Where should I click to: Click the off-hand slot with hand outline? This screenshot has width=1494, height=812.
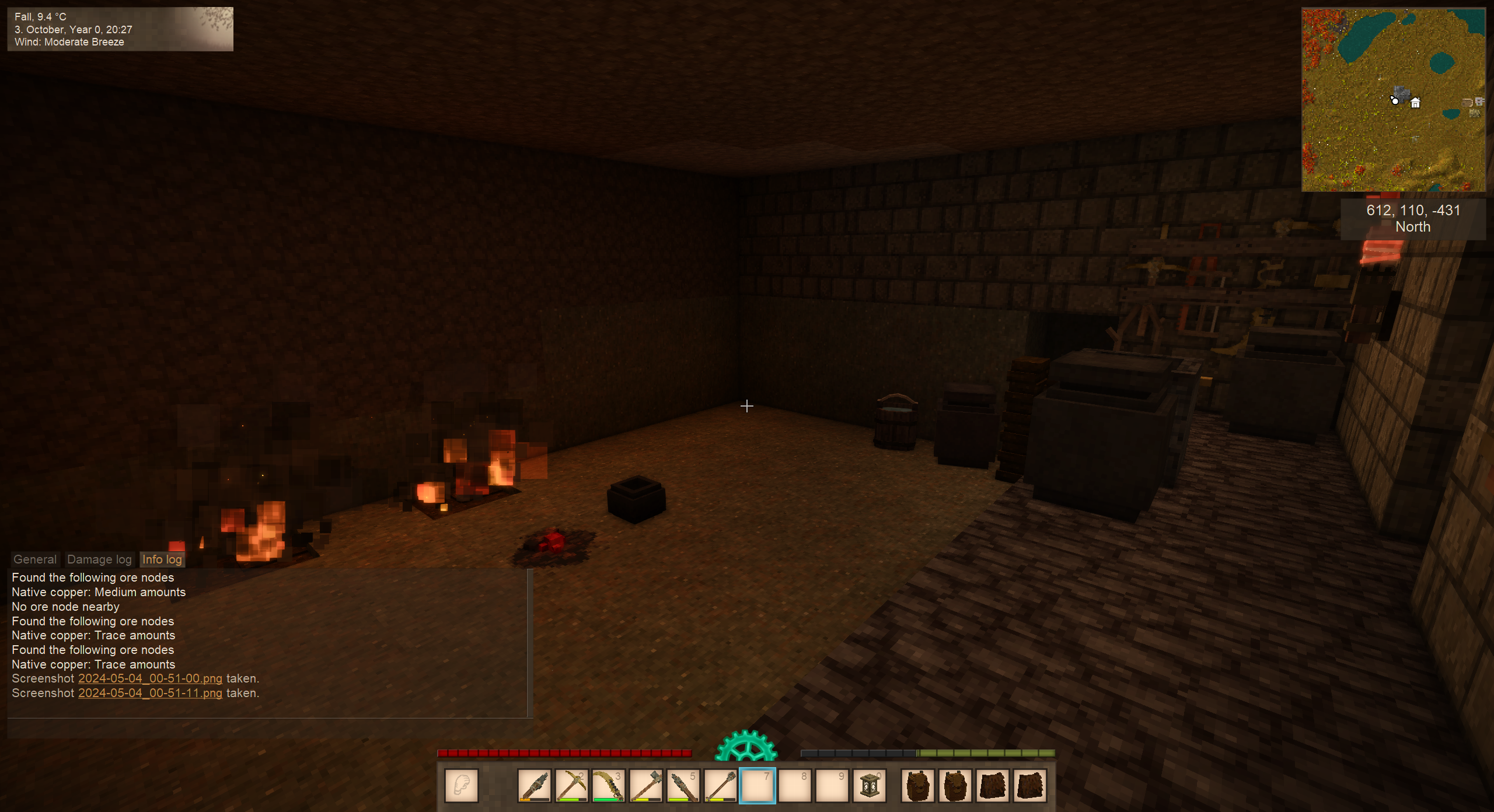pyautogui.click(x=461, y=786)
